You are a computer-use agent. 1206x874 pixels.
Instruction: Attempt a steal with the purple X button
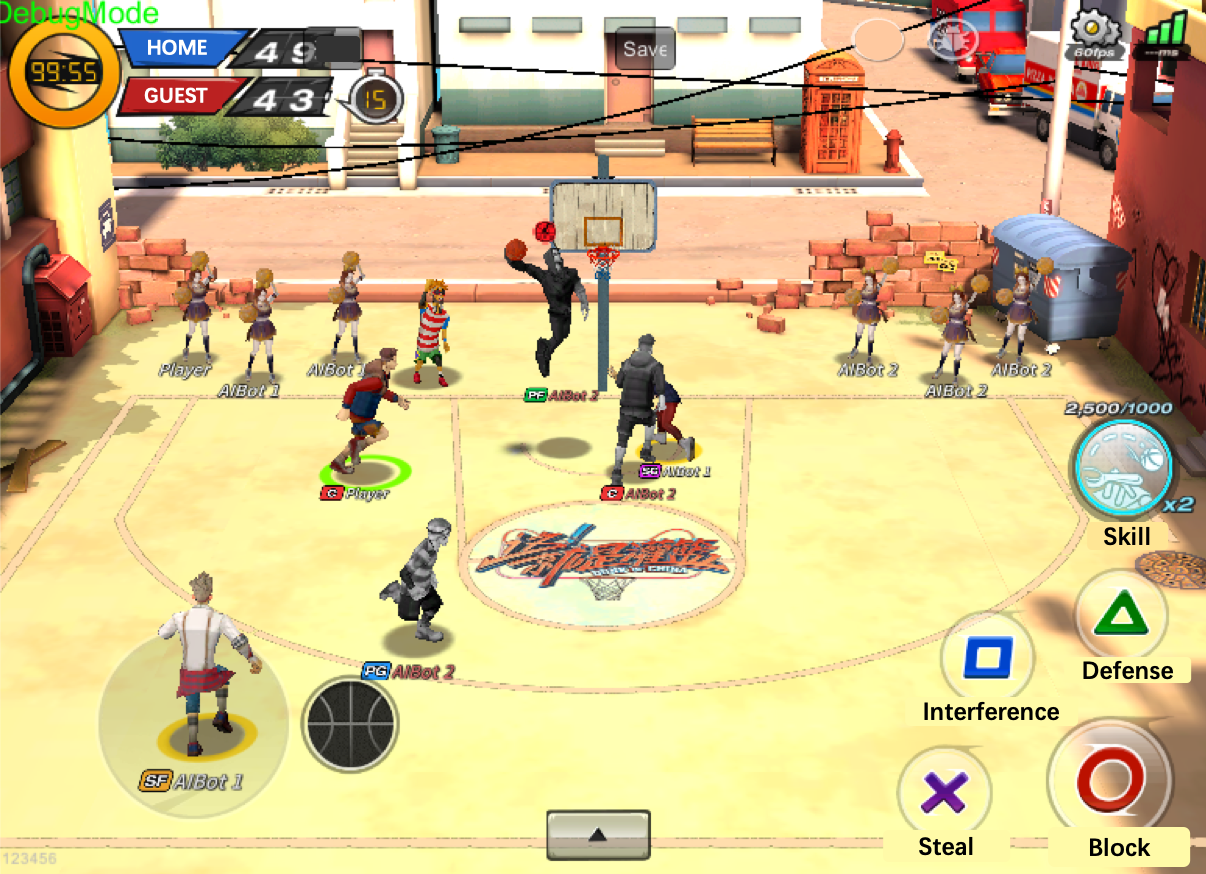[944, 794]
